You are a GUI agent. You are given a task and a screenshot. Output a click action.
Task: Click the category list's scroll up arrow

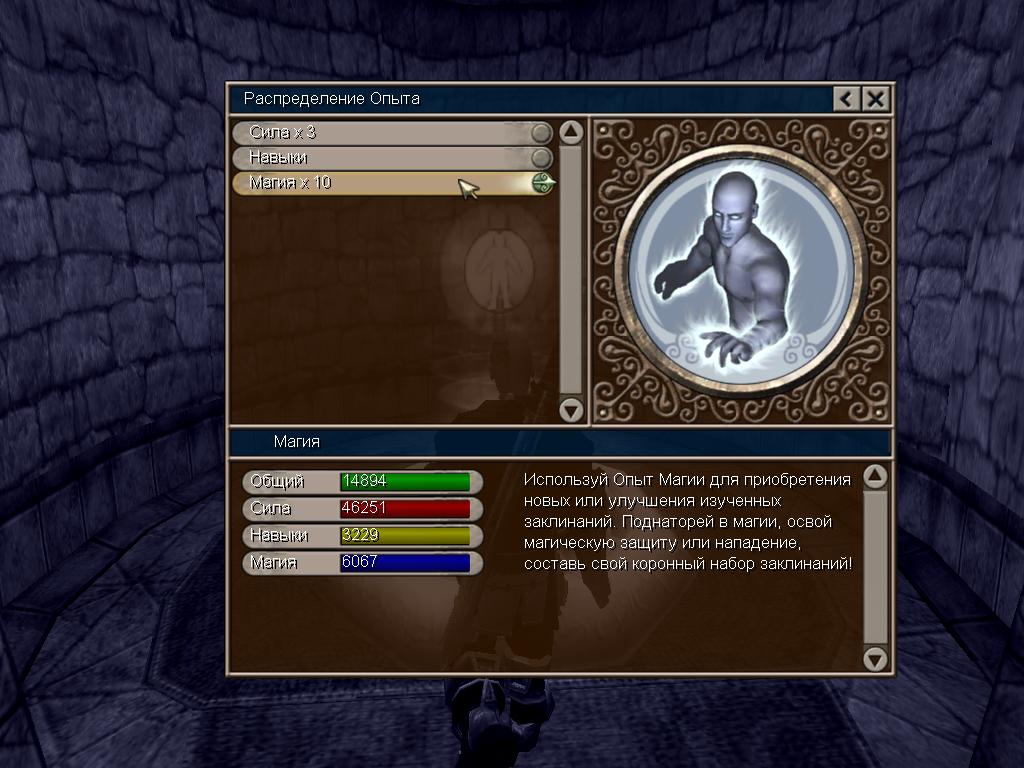[x=571, y=133]
